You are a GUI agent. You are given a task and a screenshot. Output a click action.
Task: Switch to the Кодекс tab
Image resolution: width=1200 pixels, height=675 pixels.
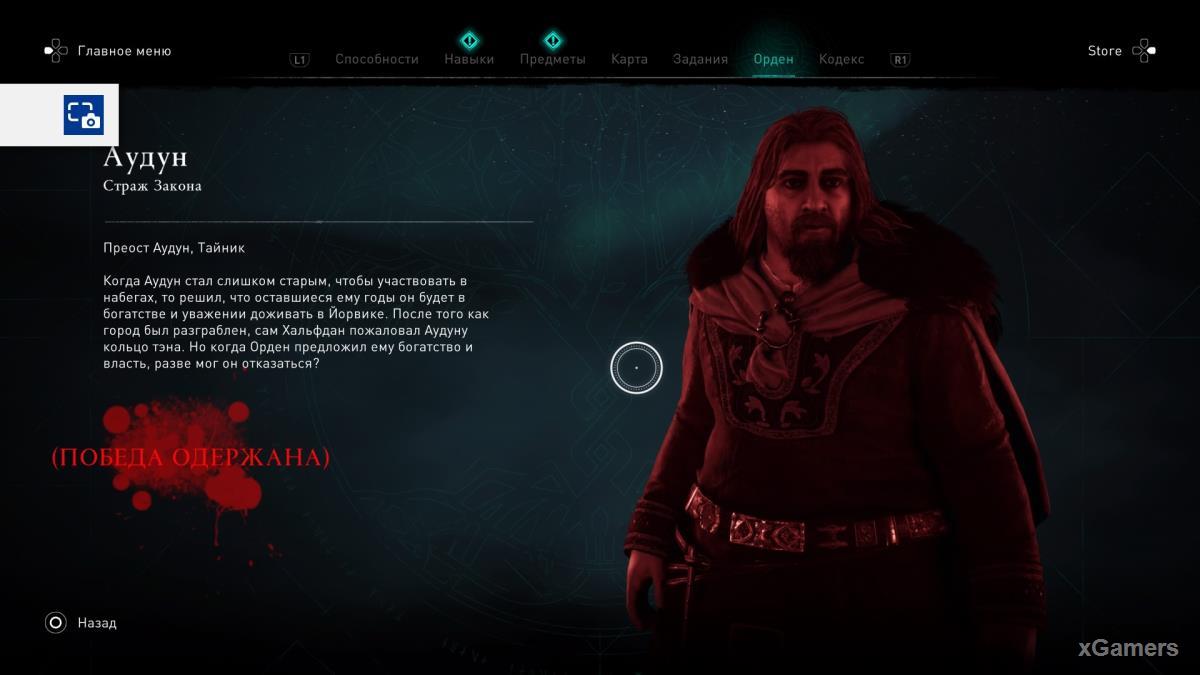click(841, 59)
